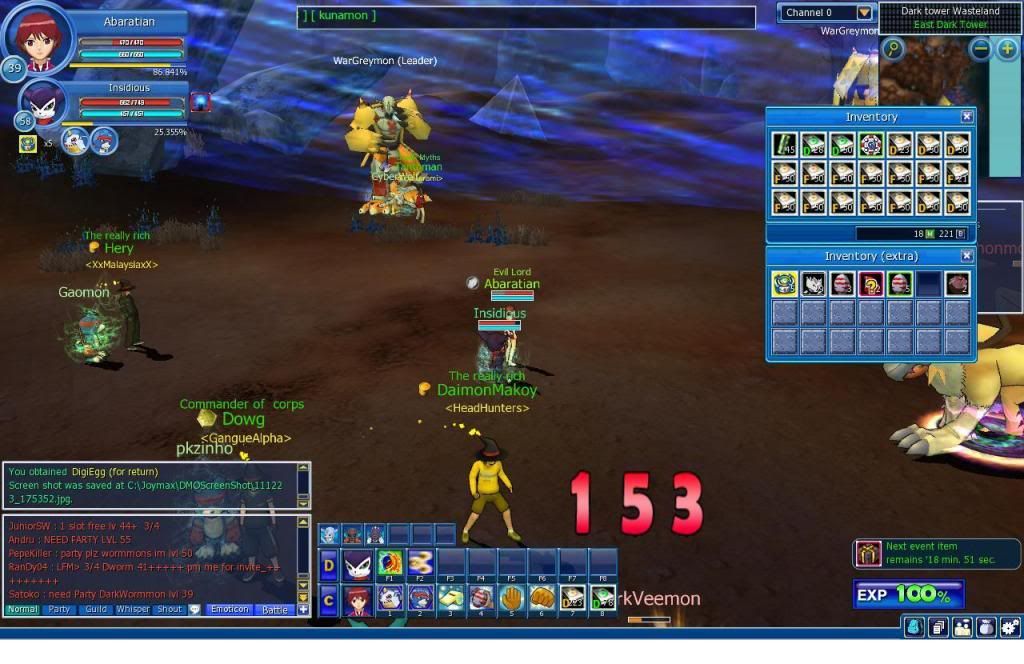Zoom out the minimap with minus button
Screen dimensions: 1024x664
pos(981,48)
